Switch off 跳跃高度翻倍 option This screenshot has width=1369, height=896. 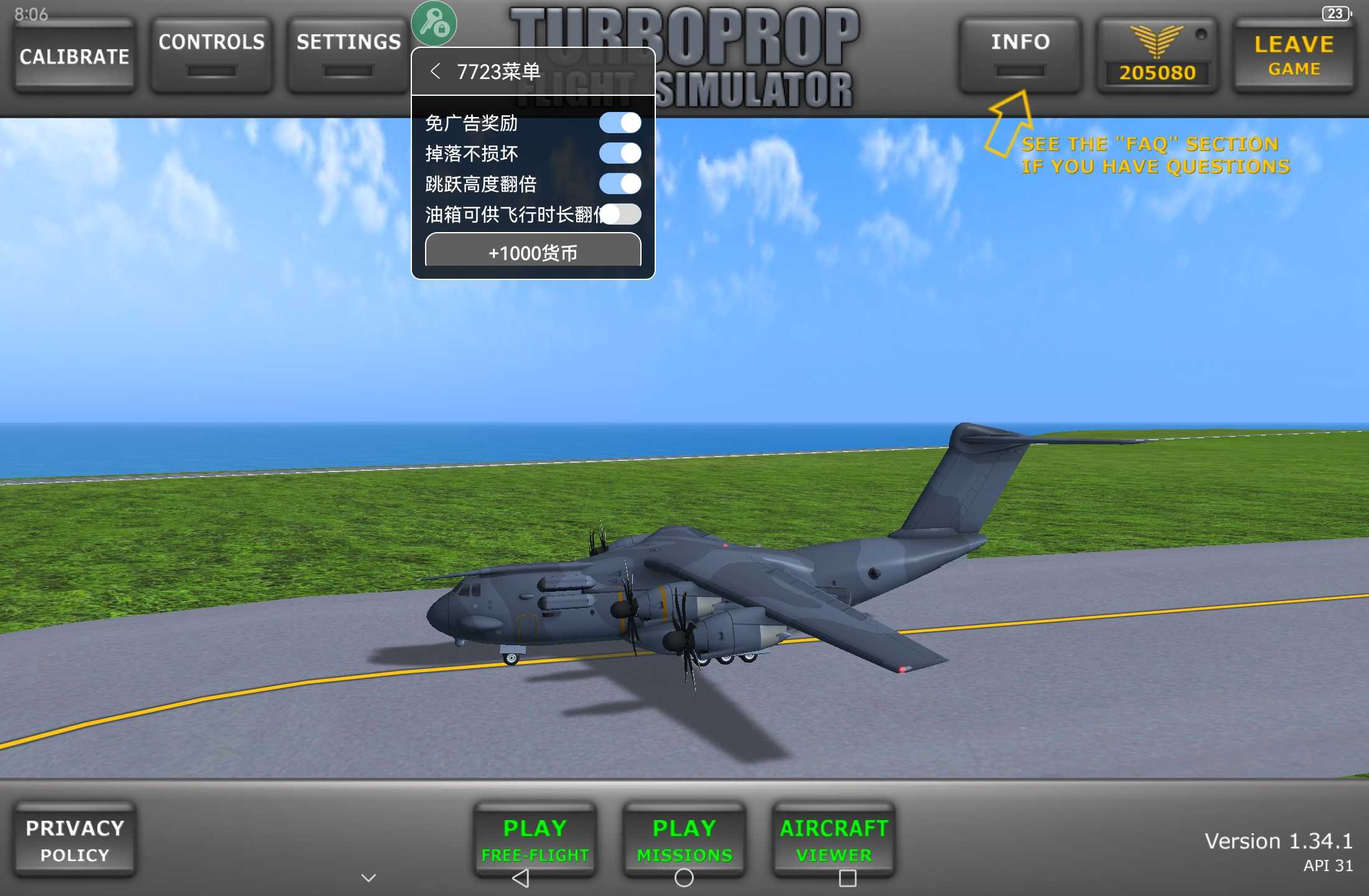point(620,184)
